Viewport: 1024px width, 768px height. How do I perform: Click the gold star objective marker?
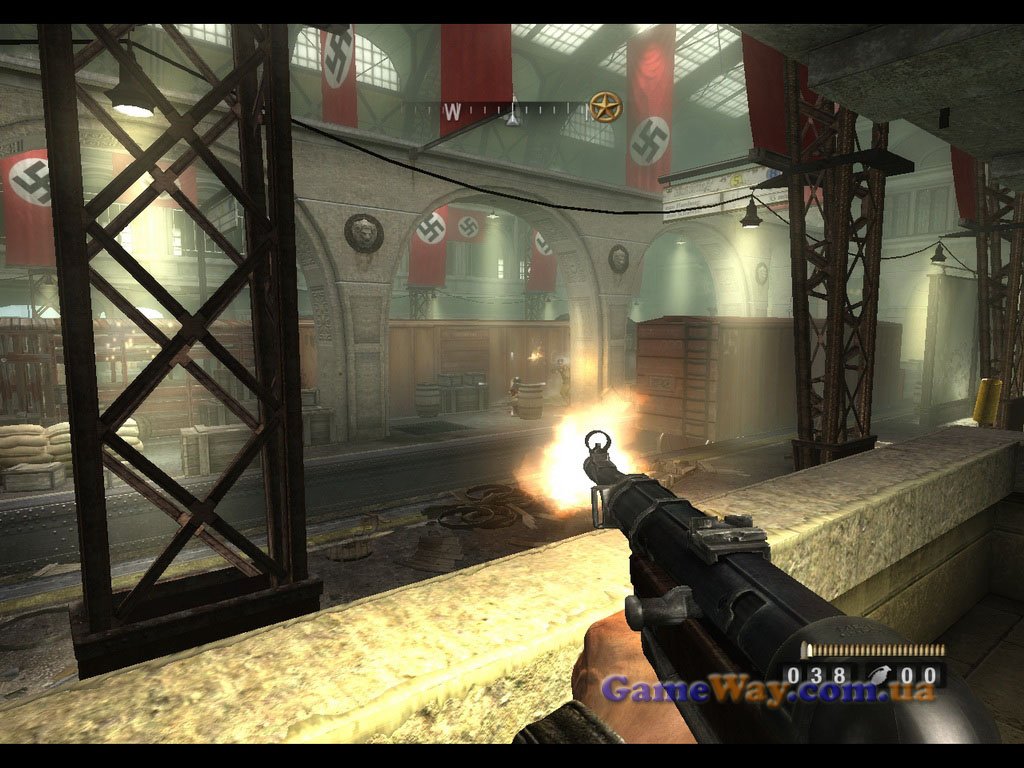pyautogui.click(x=603, y=107)
